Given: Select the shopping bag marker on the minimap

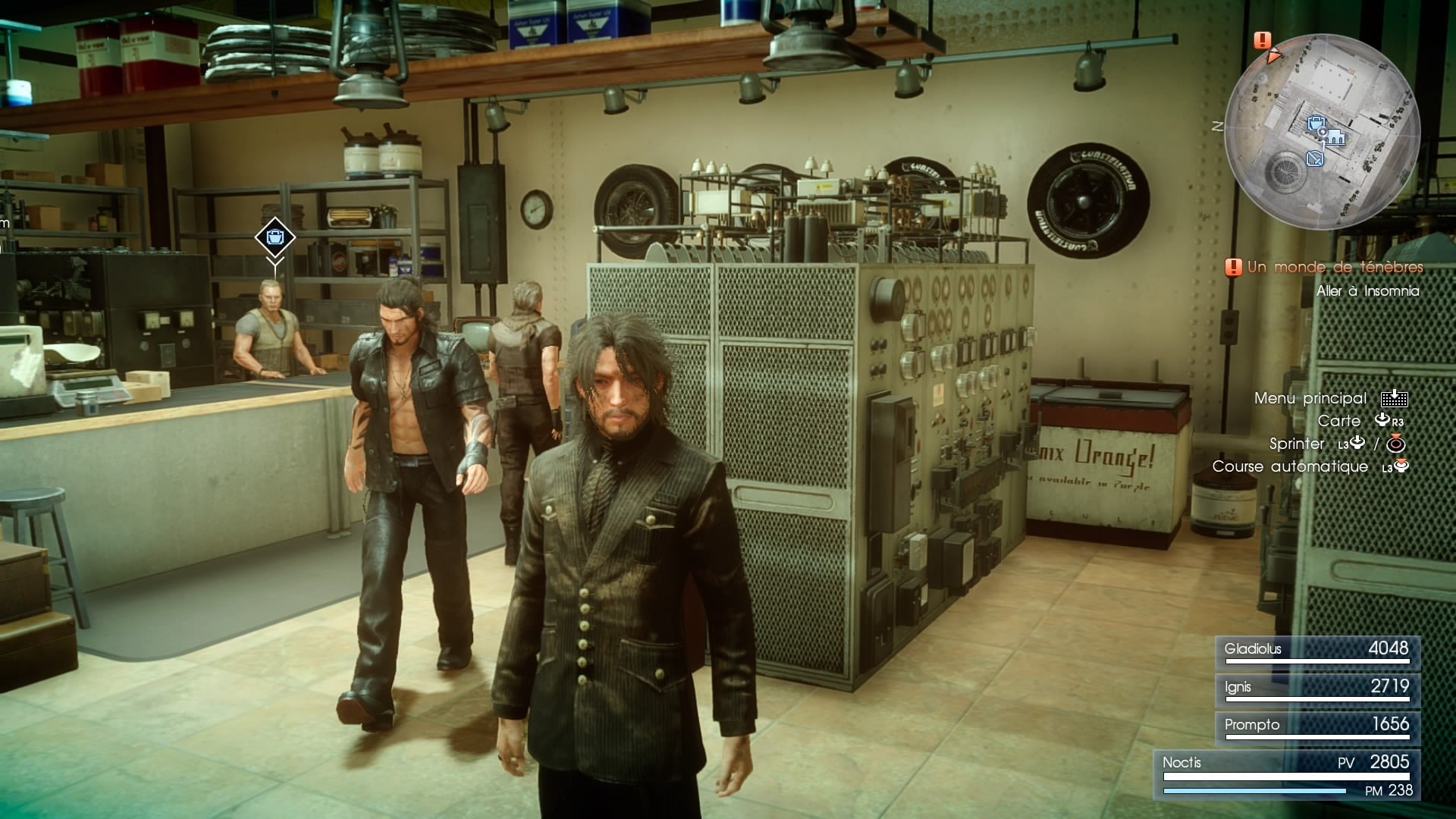Looking at the screenshot, I should (x=1316, y=123).
